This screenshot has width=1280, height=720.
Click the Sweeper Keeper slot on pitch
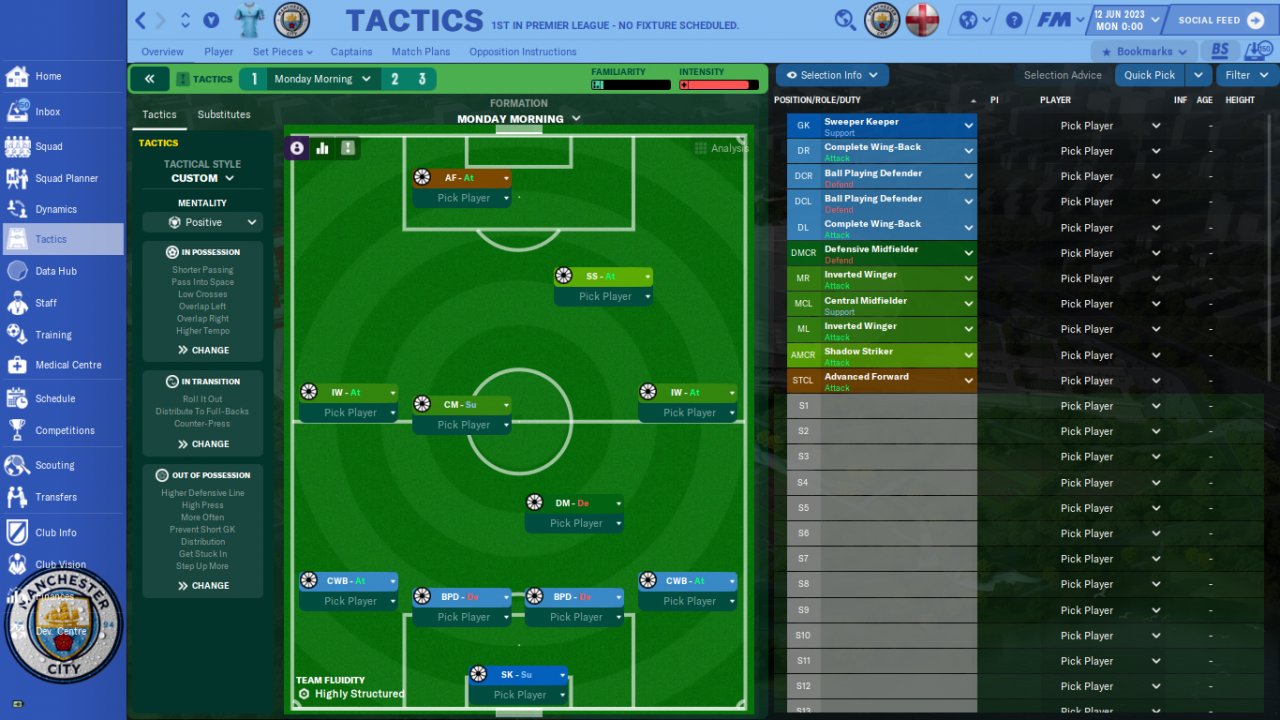click(517, 675)
